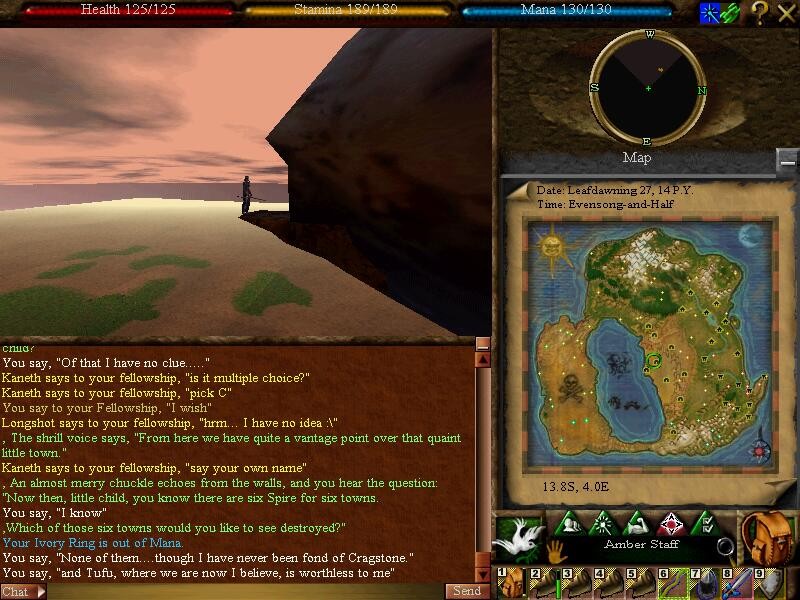
Task: Open the spellcasting starburst panel
Action: pos(605,524)
